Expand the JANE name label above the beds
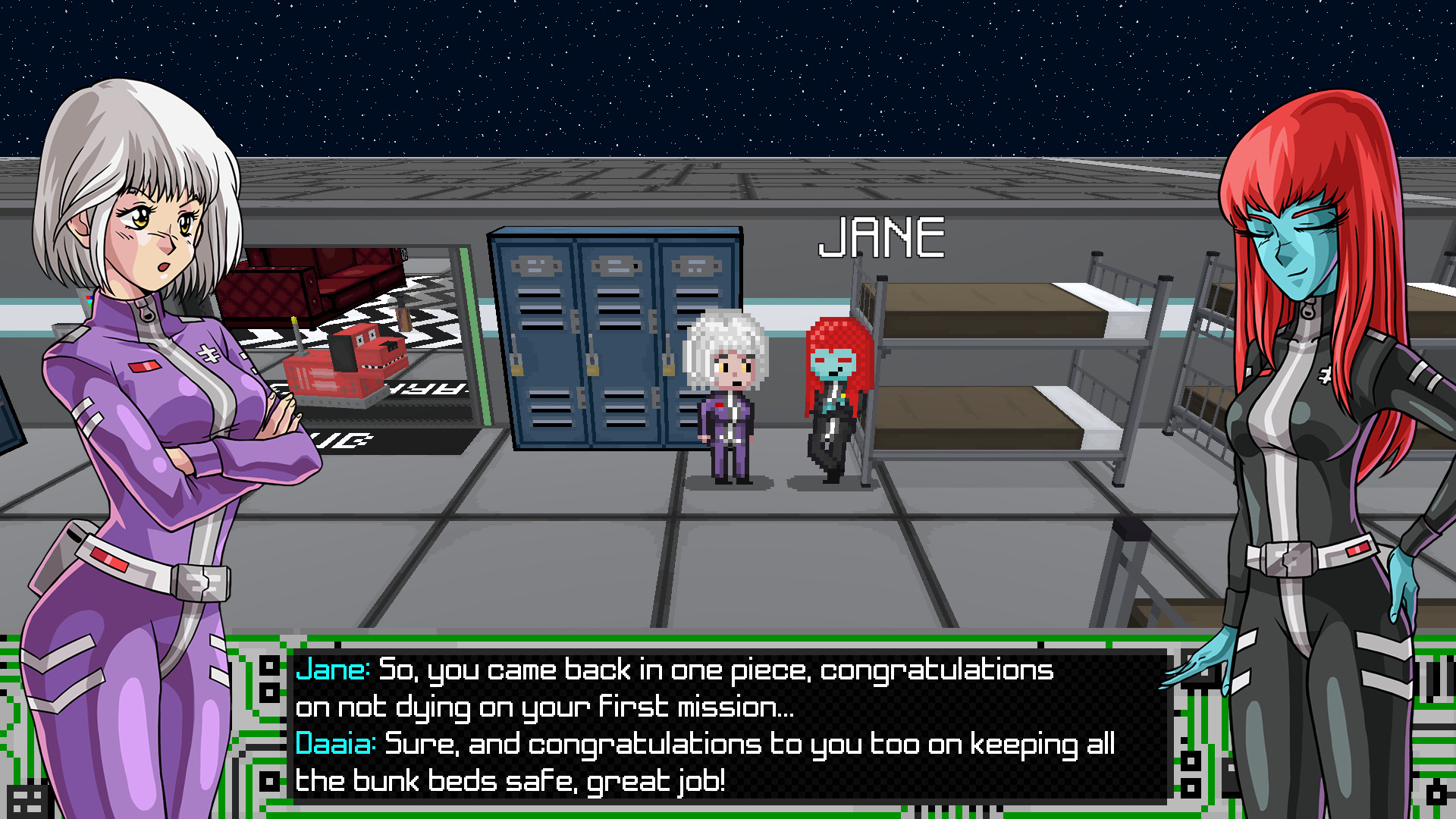The image size is (1456, 819). pos(883,239)
